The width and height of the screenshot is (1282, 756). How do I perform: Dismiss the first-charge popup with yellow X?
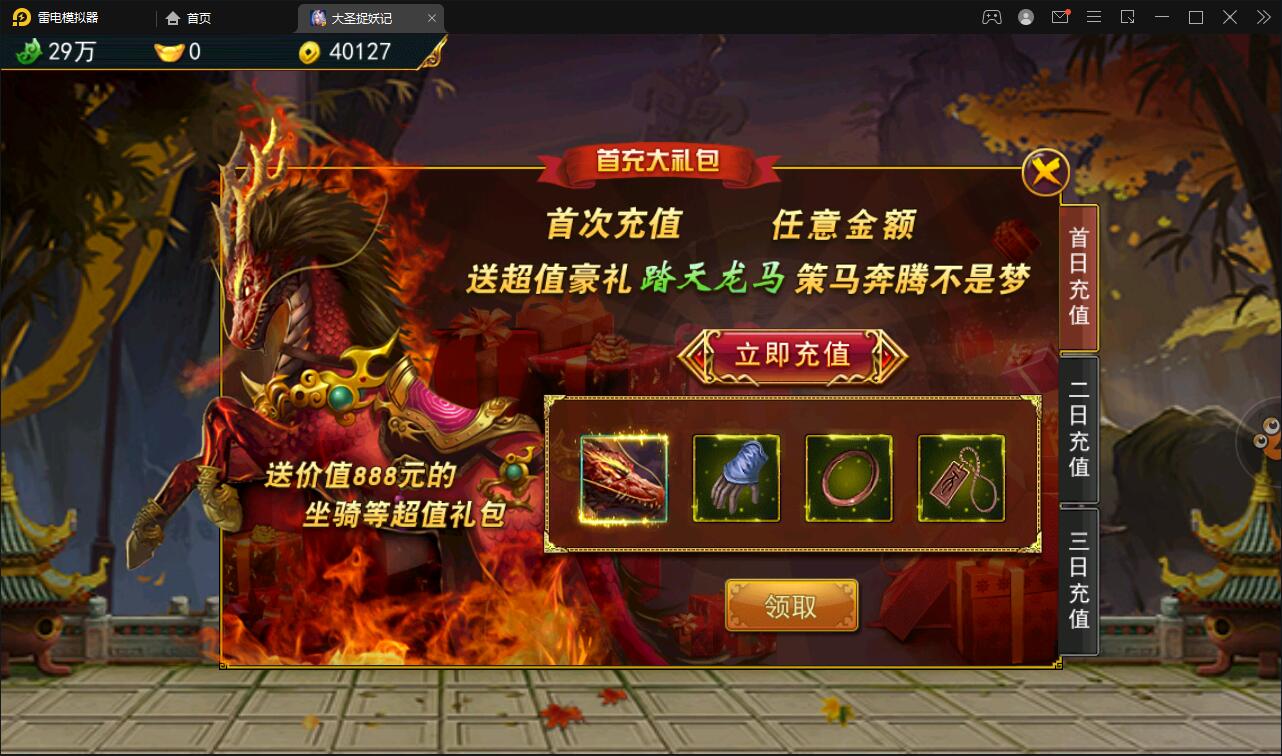[x=1046, y=171]
